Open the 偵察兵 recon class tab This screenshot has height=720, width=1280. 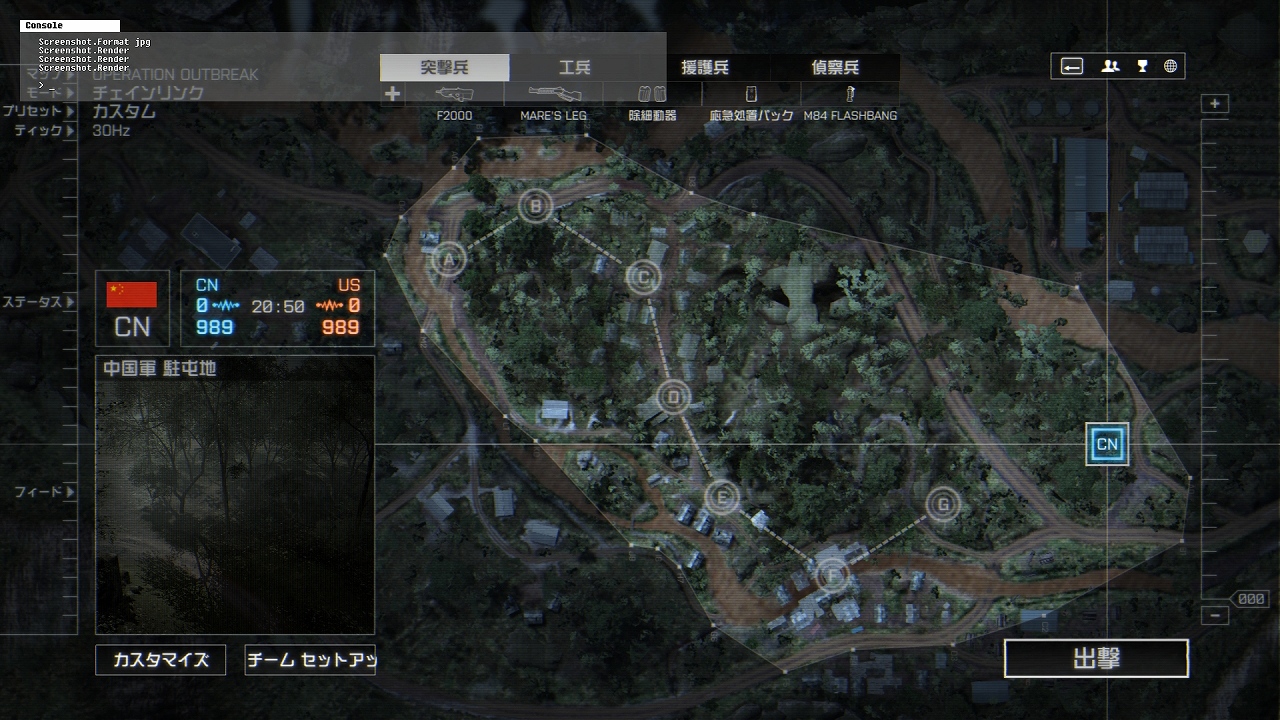point(835,67)
